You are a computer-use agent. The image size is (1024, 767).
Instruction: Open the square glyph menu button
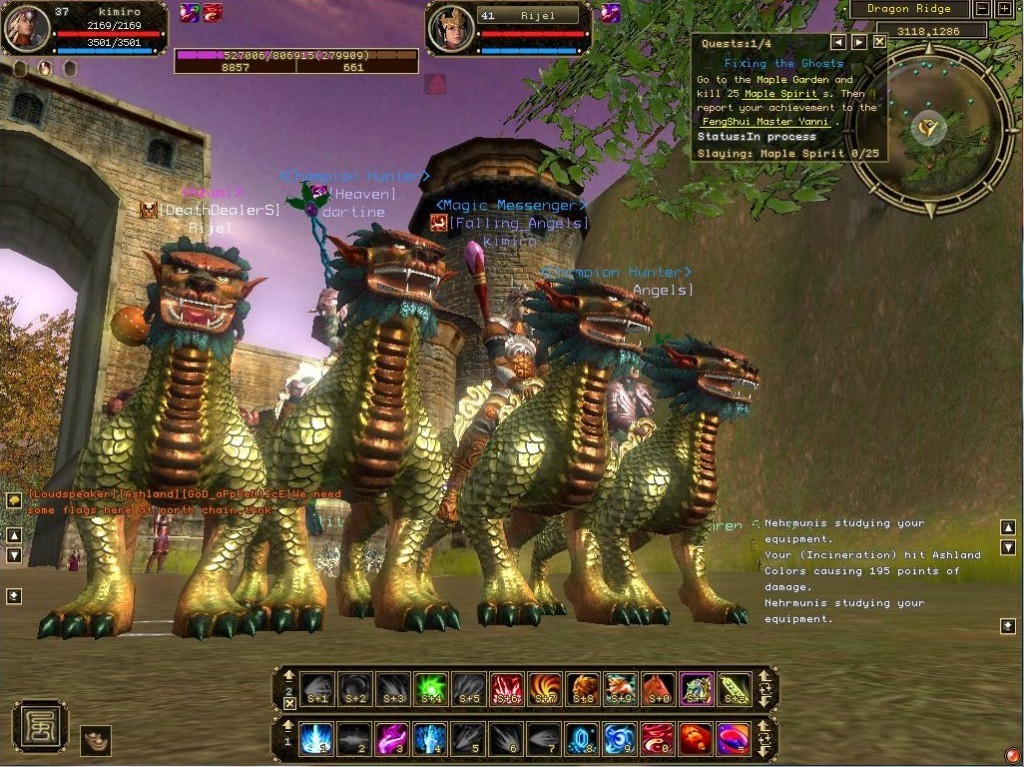[40, 727]
